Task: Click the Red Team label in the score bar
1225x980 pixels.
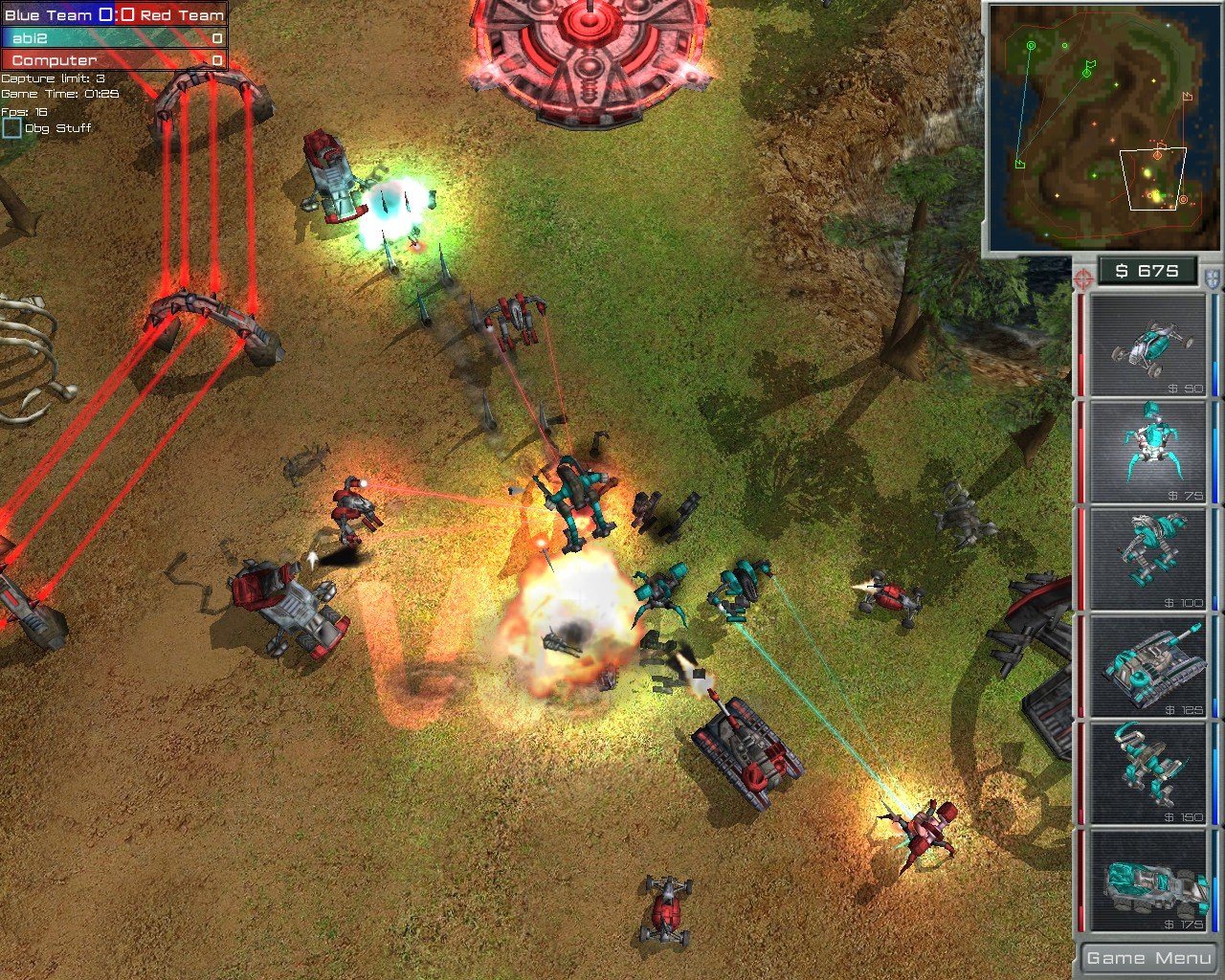Action: (x=182, y=15)
